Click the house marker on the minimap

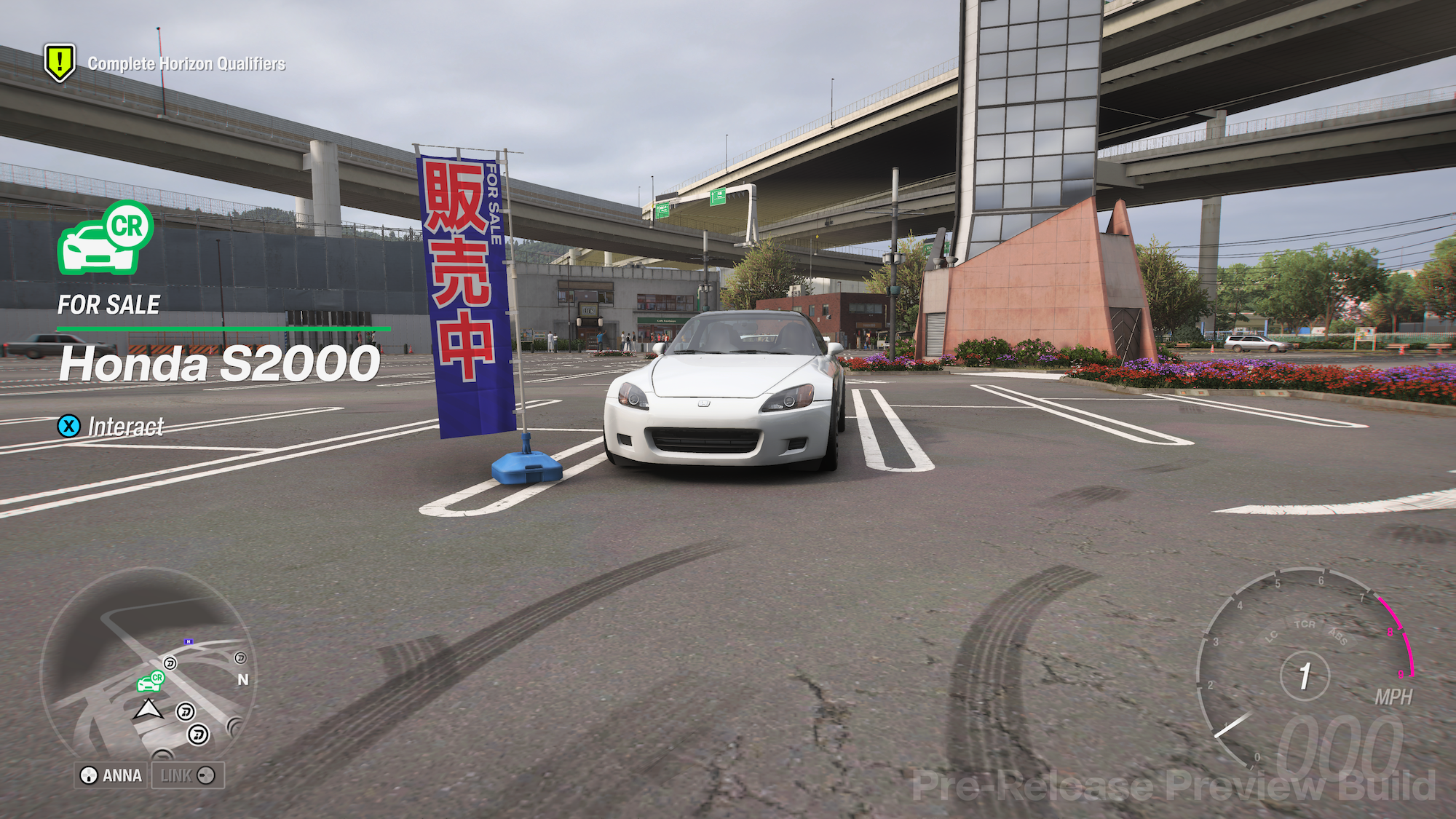tap(189, 641)
